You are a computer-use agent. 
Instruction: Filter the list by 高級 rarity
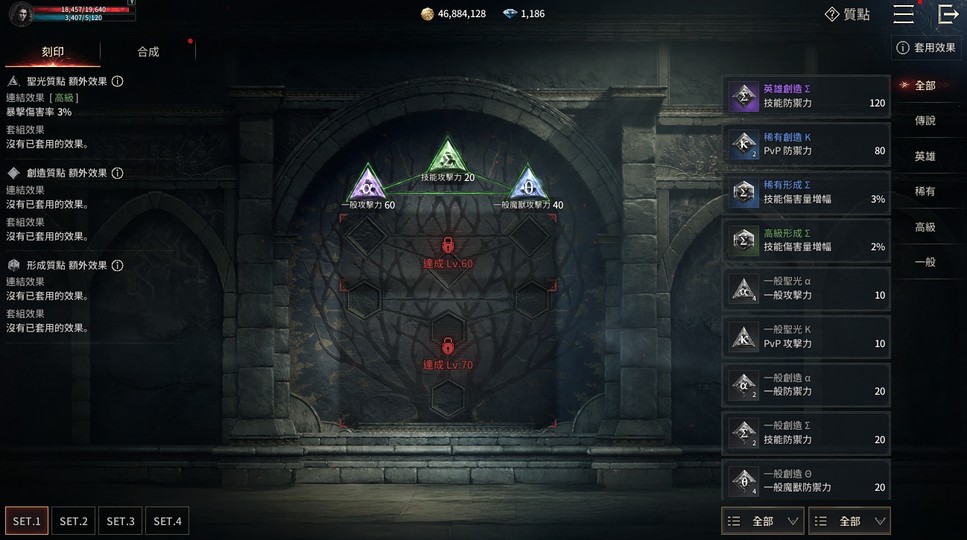(925, 227)
